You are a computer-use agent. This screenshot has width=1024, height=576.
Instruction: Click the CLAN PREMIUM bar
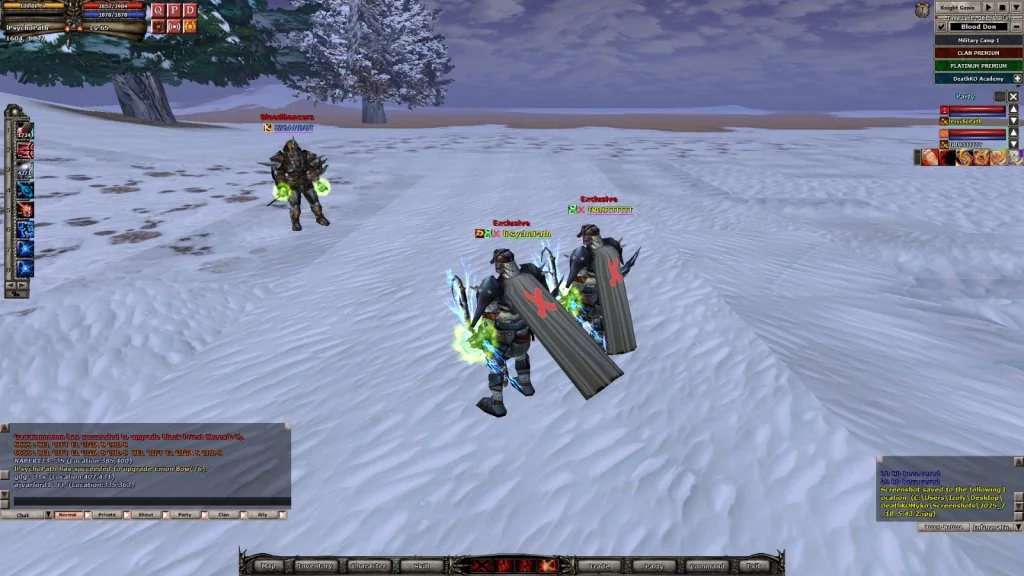977,52
